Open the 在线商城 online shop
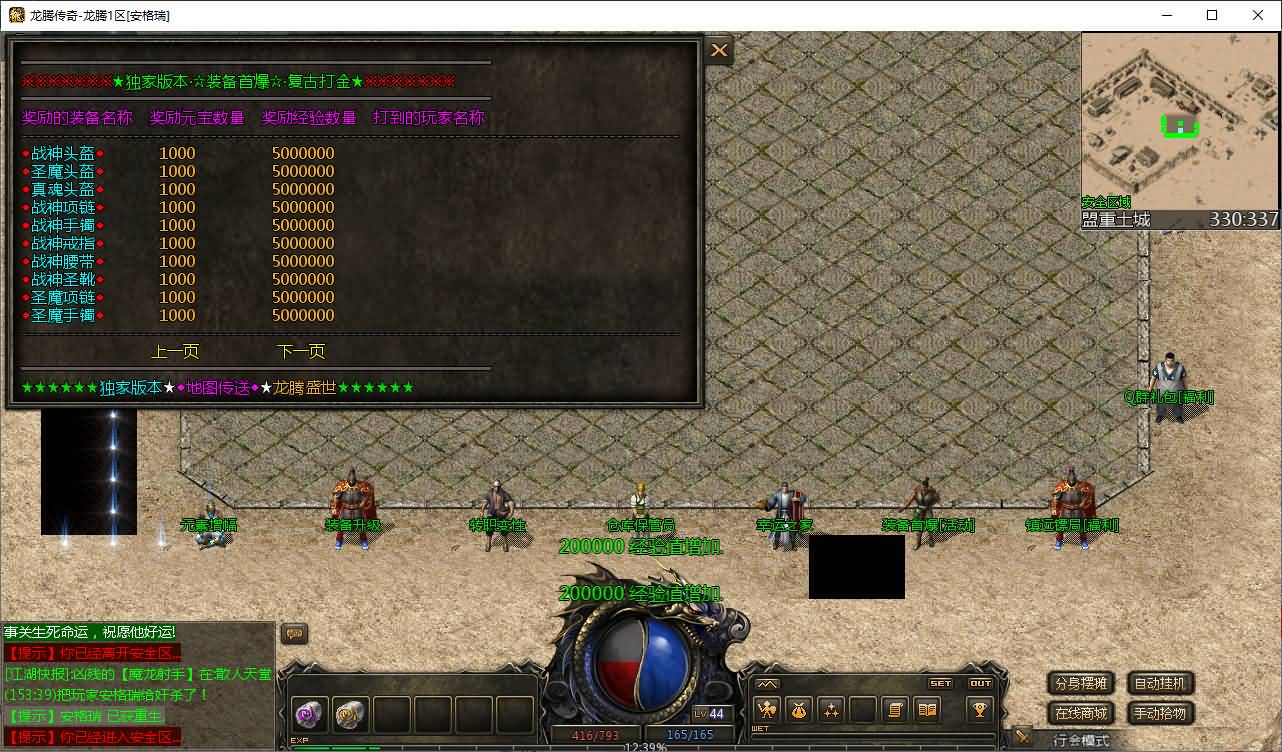The width and height of the screenshot is (1282, 752). tap(1081, 713)
